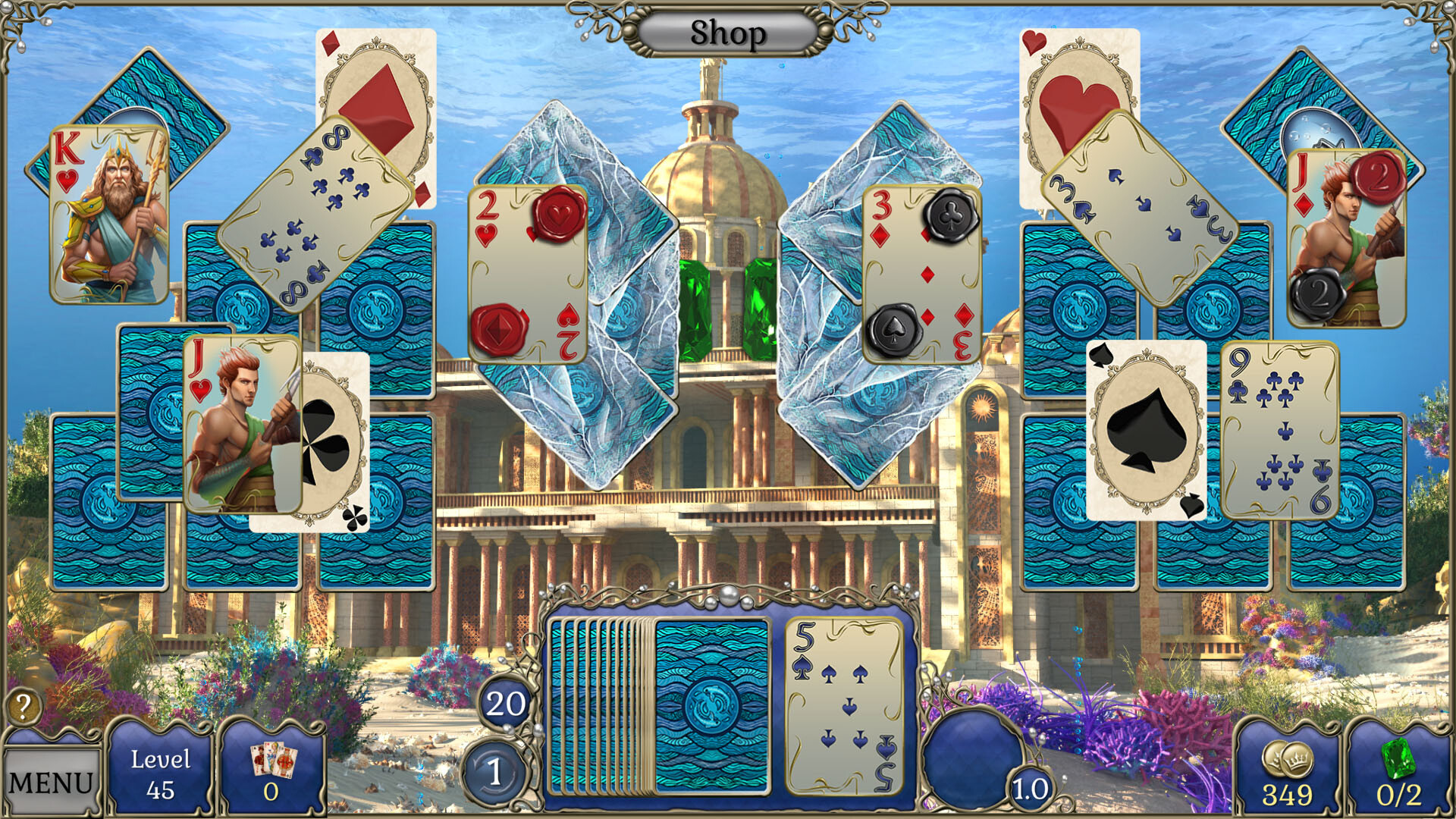Click the 20 cards-remaining counter badge

(507, 702)
